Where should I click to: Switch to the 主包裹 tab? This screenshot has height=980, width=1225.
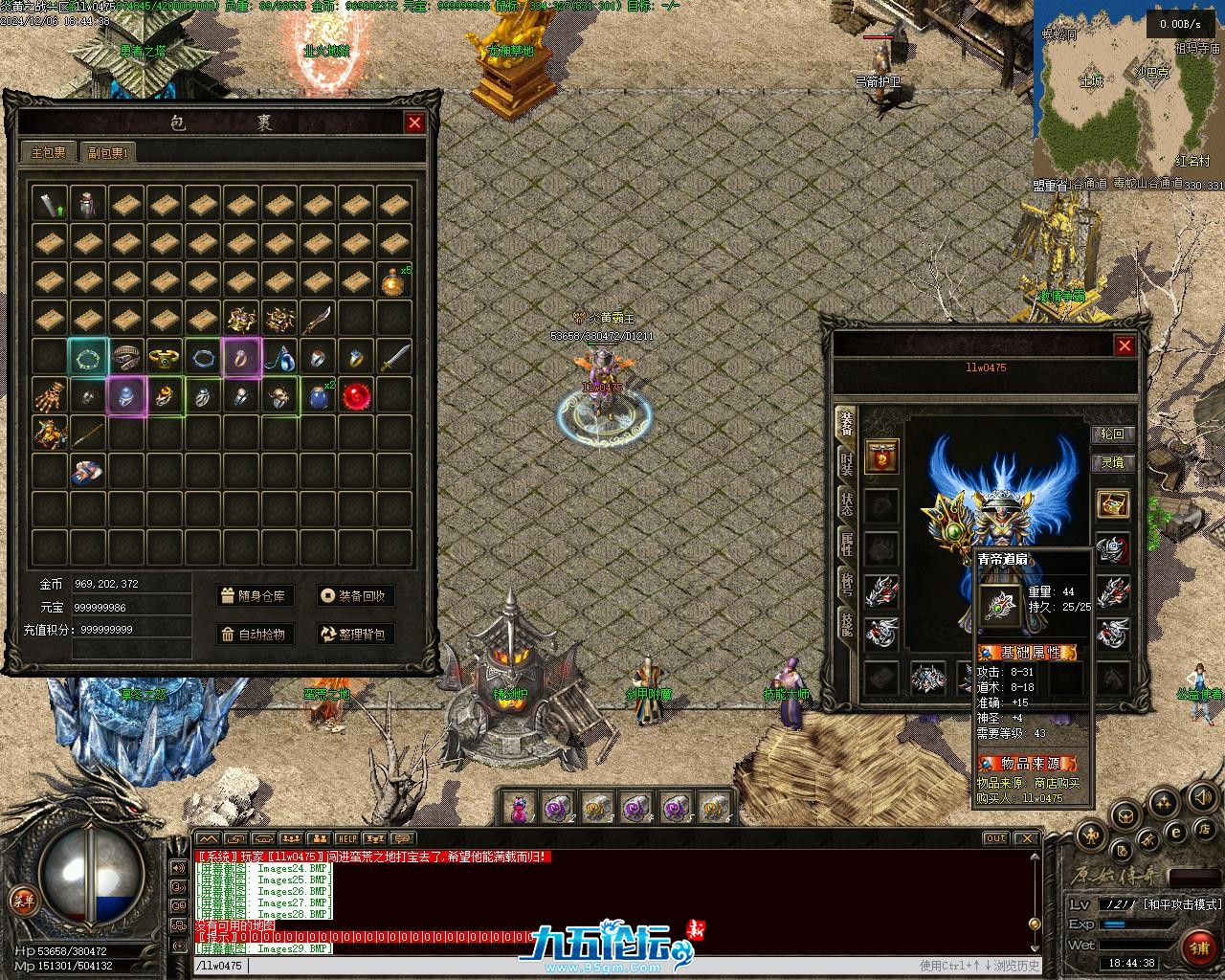(x=48, y=152)
